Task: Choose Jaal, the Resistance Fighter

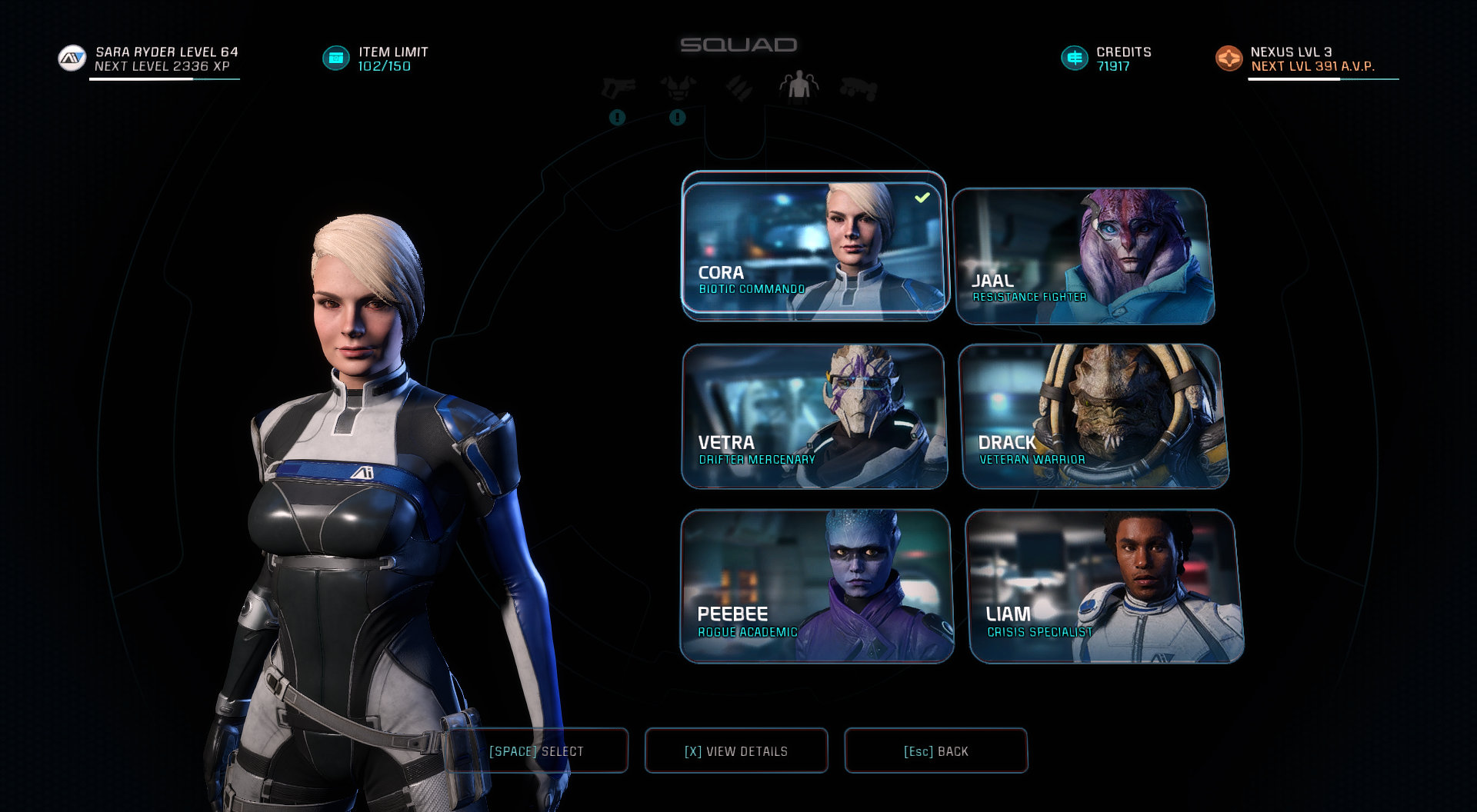Action: (1083, 256)
